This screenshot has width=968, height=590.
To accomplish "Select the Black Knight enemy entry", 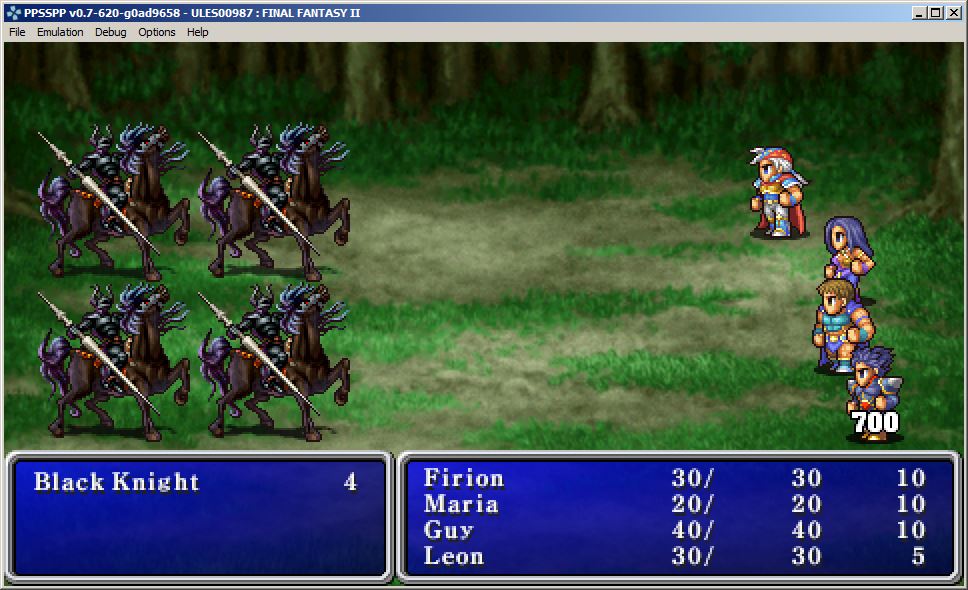I will coord(117,482).
